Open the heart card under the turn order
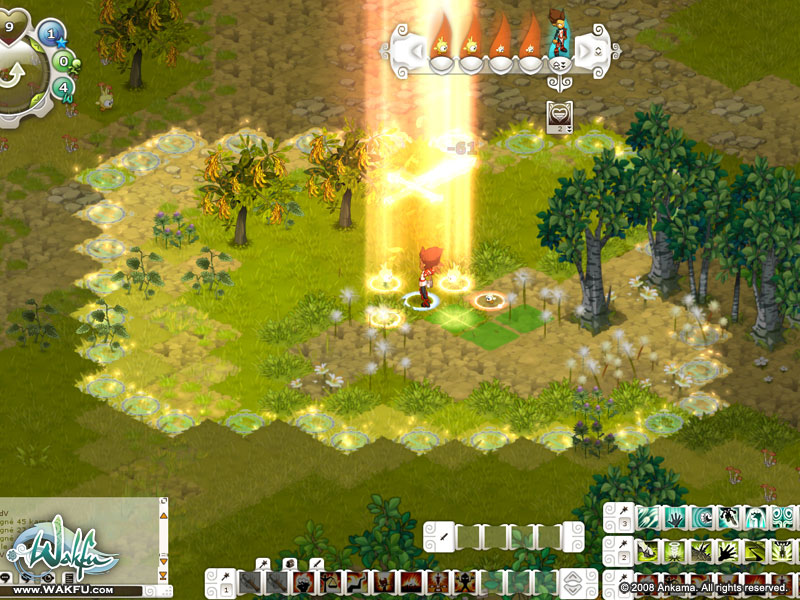The width and height of the screenshot is (800, 600). point(559,116)
